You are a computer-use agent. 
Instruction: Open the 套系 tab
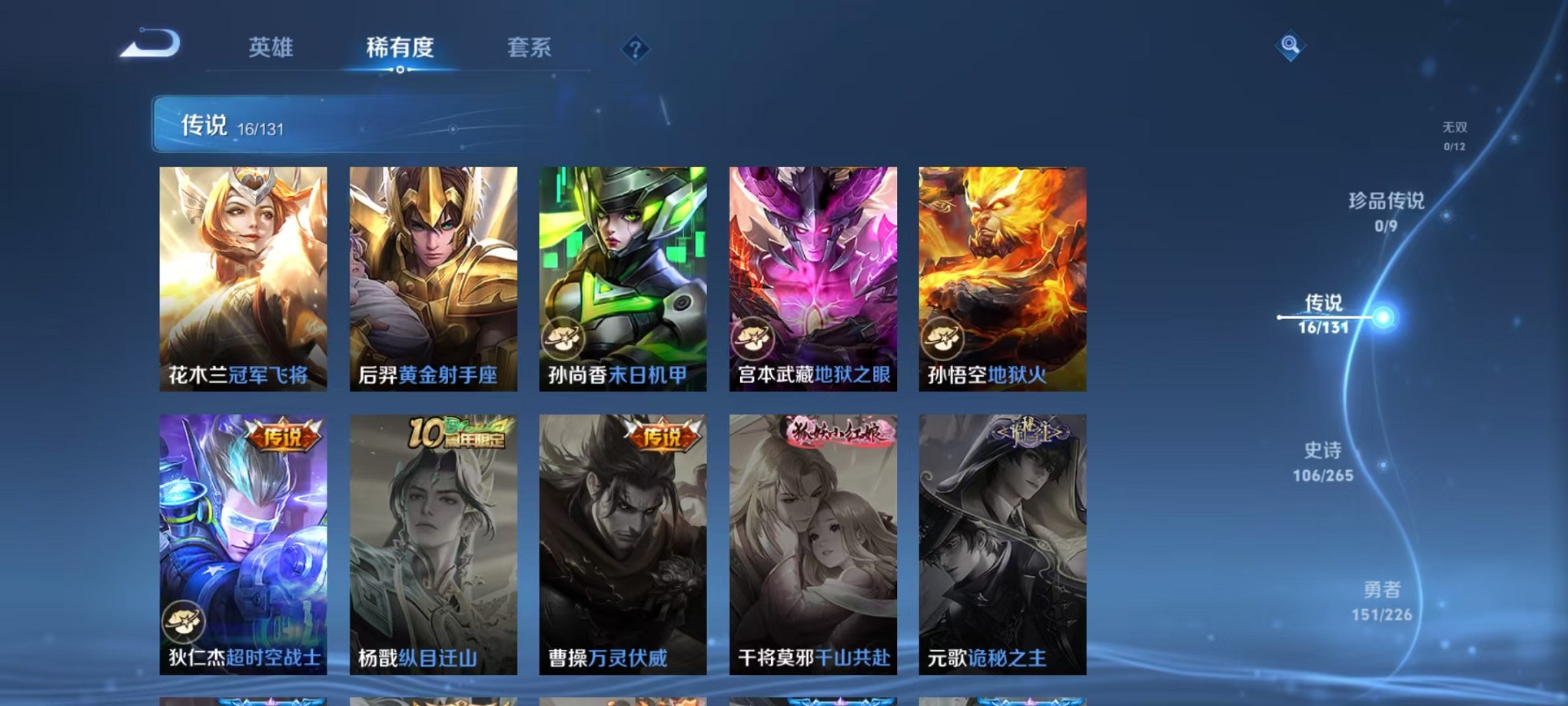[x=530, y=48]
